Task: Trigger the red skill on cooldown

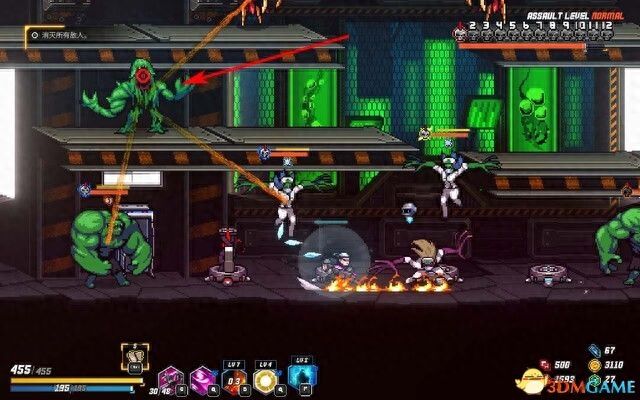Action: [x=234, y=380]
